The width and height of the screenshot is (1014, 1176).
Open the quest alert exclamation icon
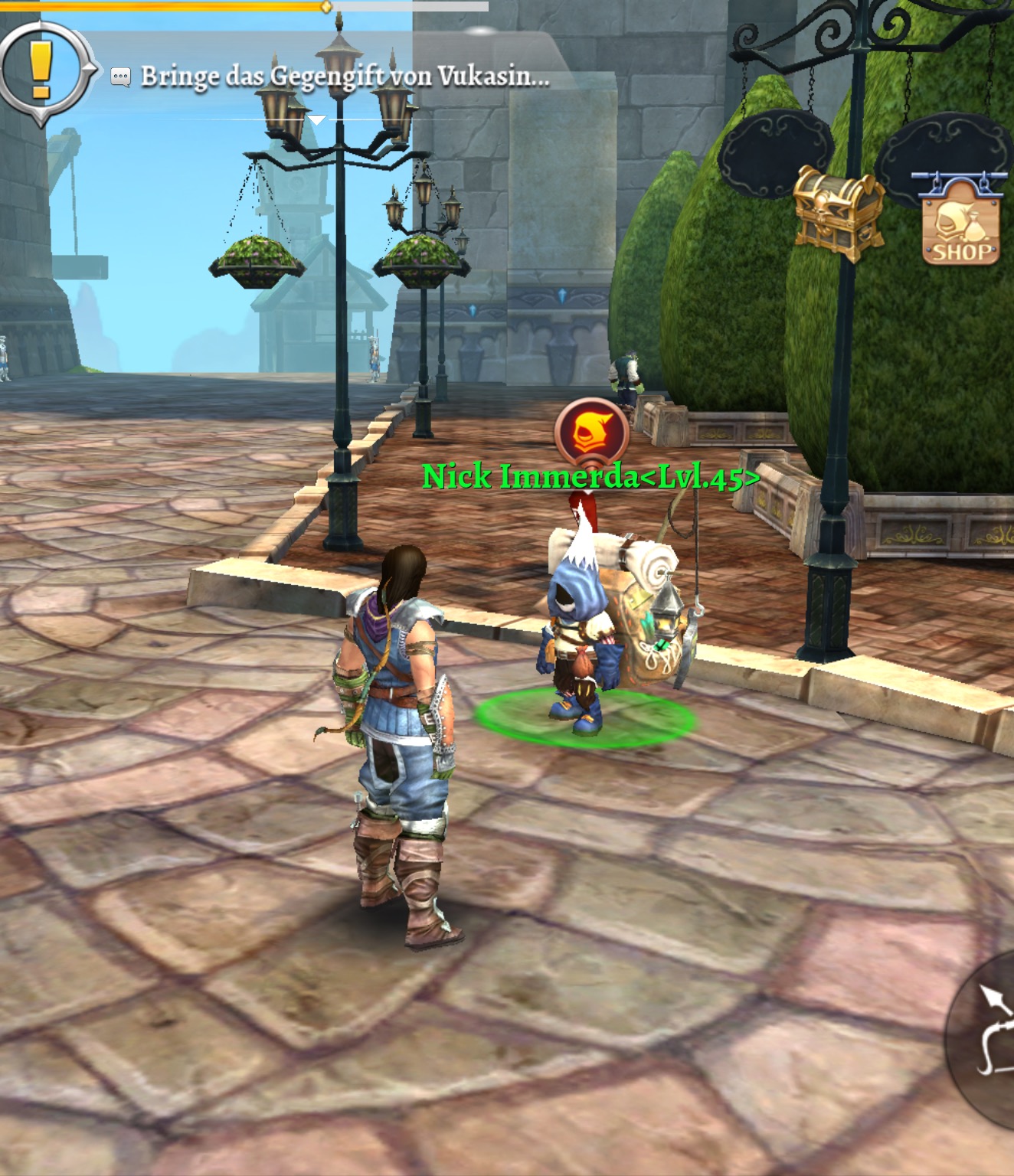point(41,70)
